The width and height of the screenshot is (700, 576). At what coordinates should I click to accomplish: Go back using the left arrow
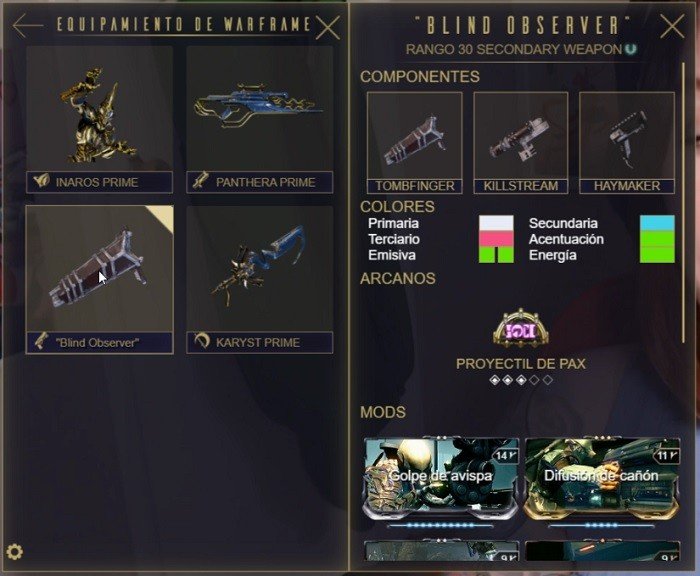28,26
